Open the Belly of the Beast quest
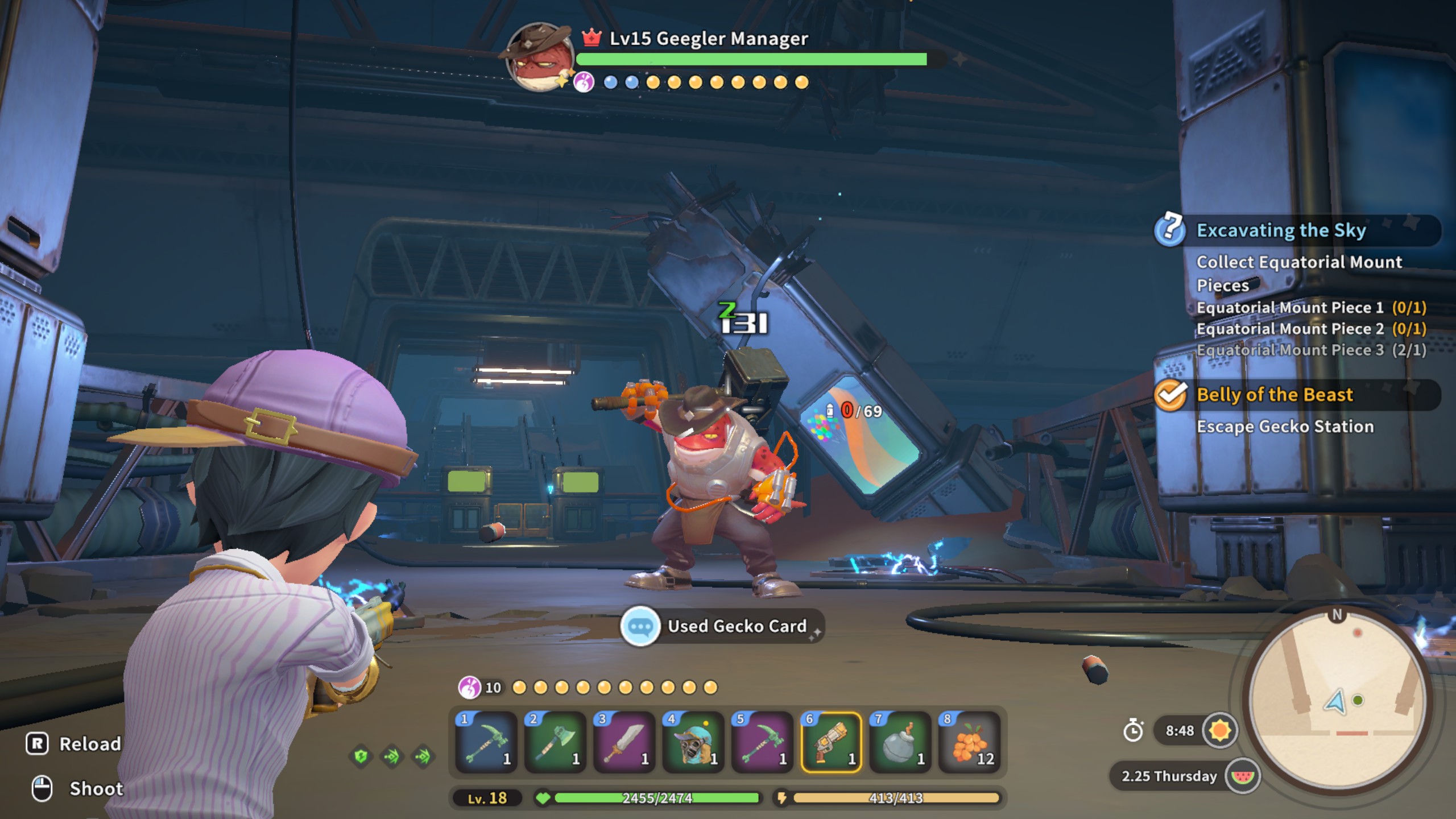1456x819 pixels. [x=1274, y=395]
